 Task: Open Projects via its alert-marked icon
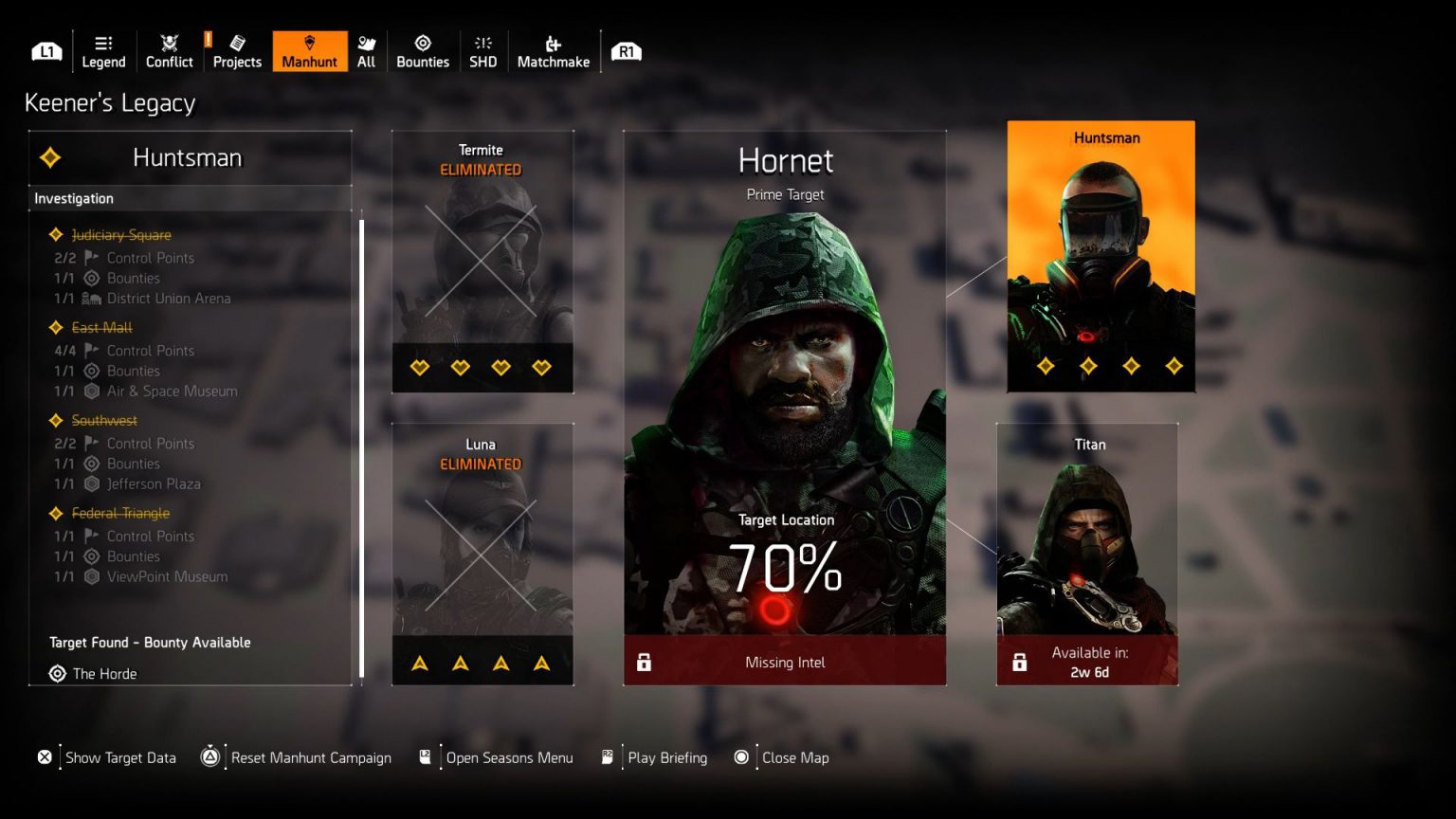(x=236, y=44)
